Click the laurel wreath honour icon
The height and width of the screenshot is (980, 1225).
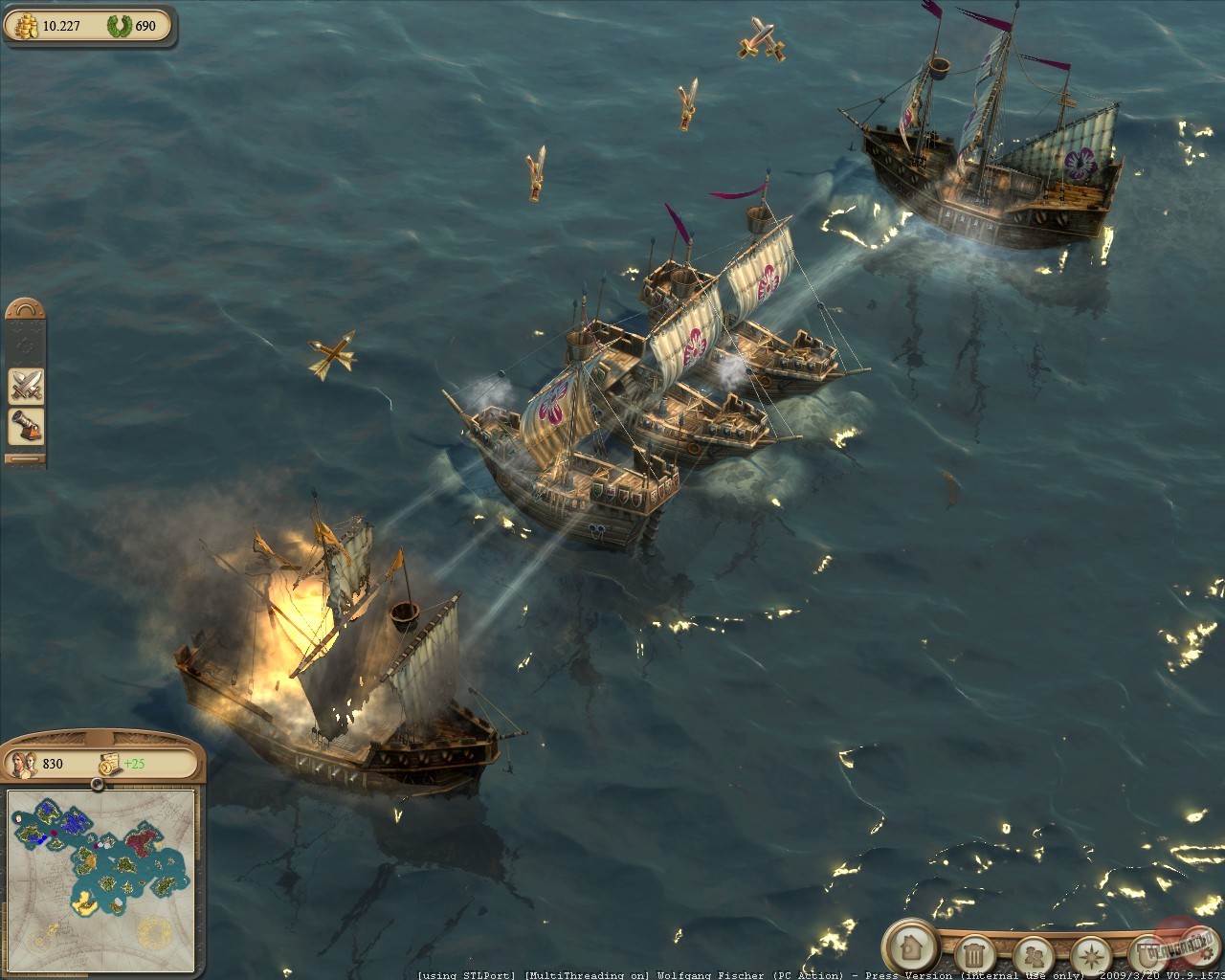[x=119, y=26]
